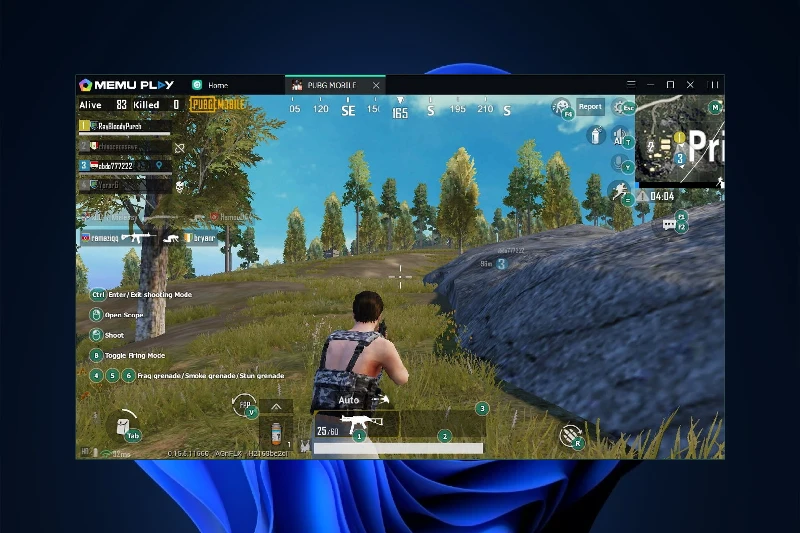This screenshot has width=800, height=533.
Task: Select teammate RayBloodyPunch in squad list
Action: (x=124, y=127)
